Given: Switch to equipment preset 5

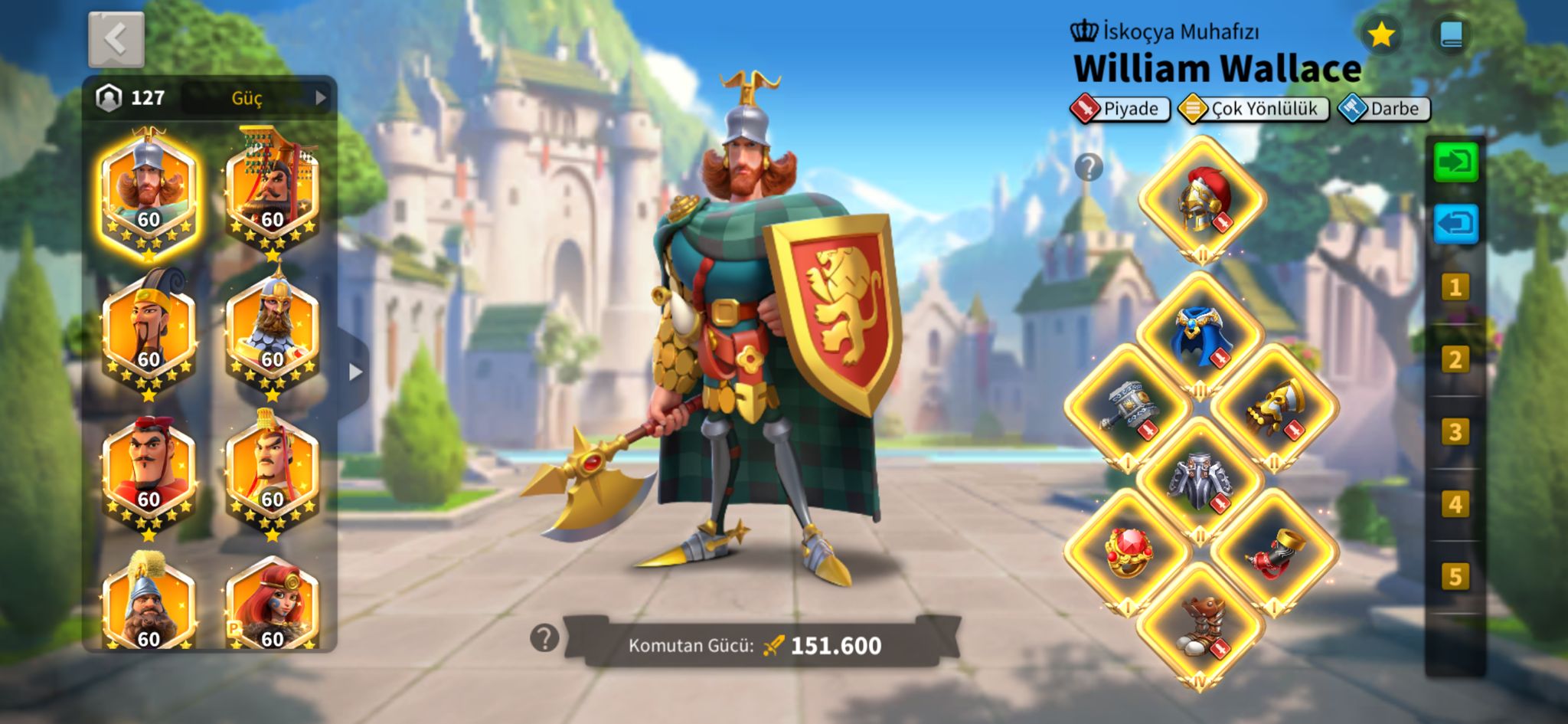Looking at the screenshot, I should click(x=1455, y=576).
